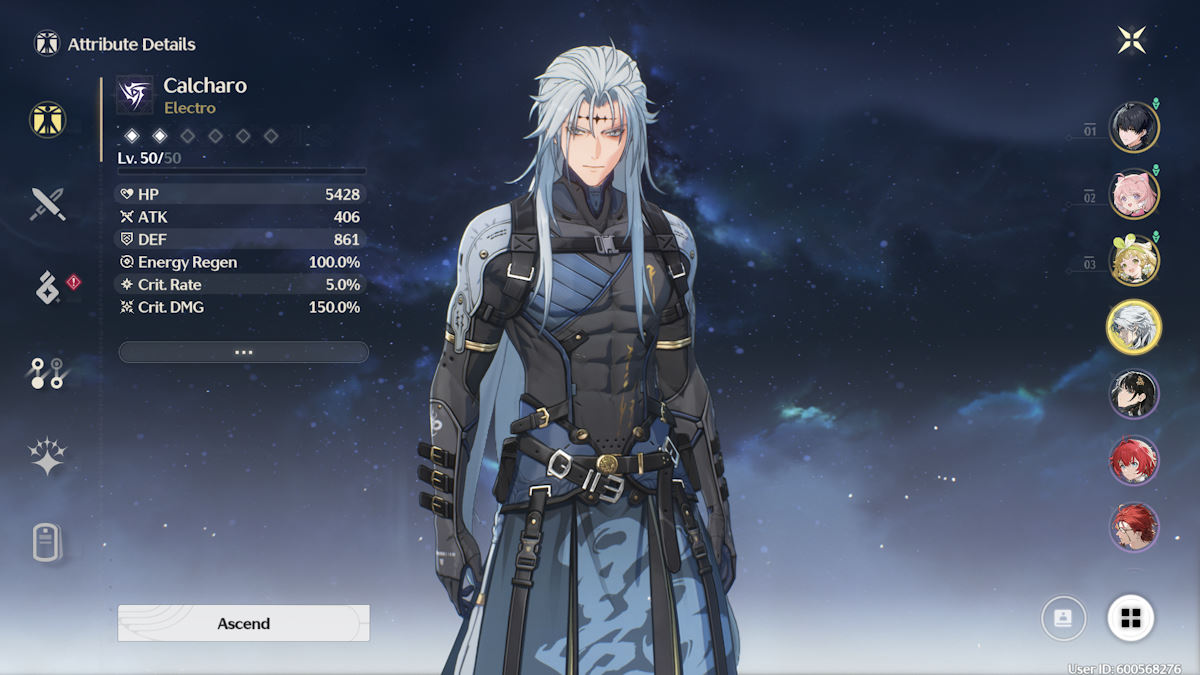Open the sparkle stars resonance chain tab
Image resolution: width=1200 pixels, height=675 pixels.
(47, 457)
